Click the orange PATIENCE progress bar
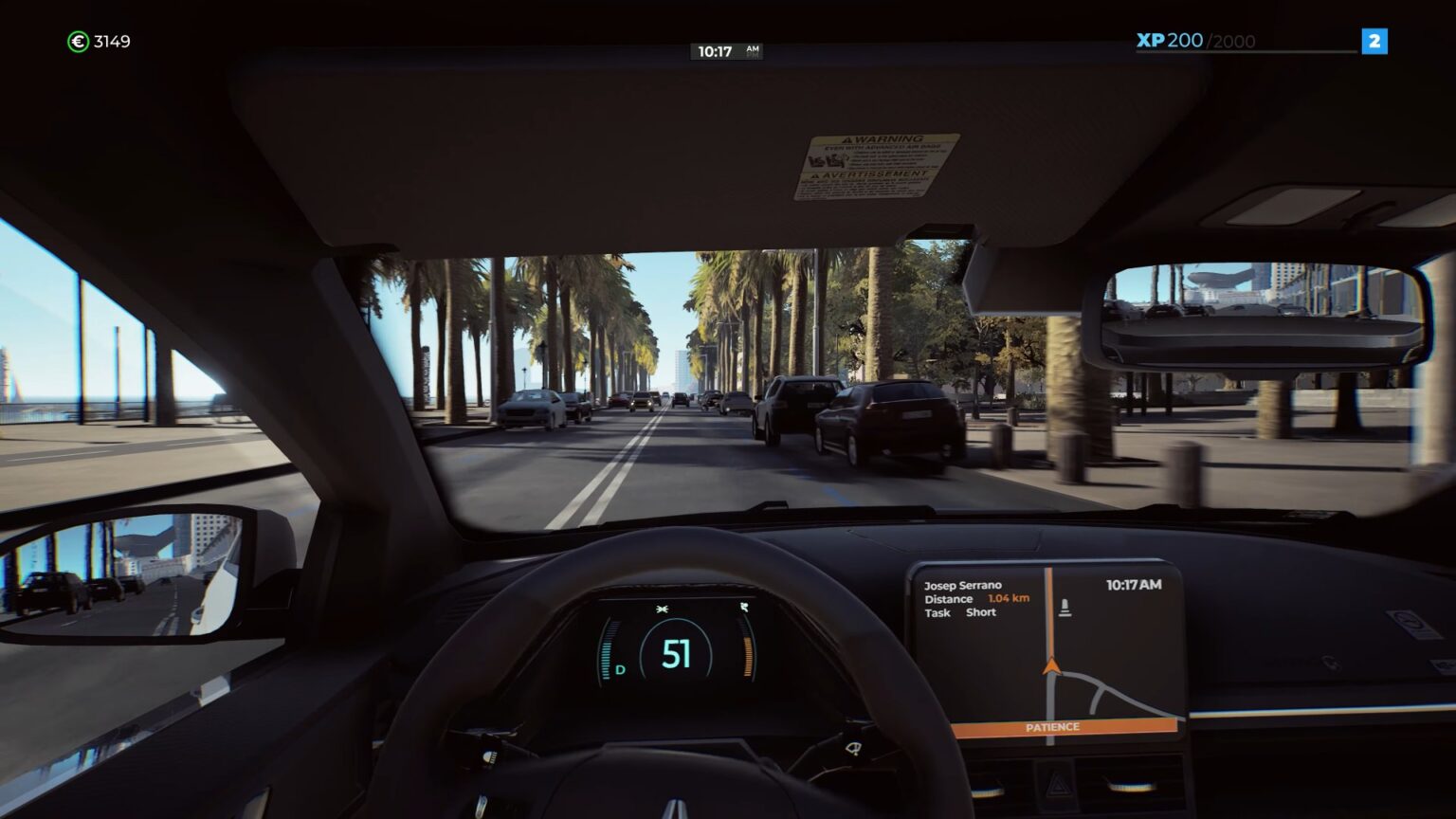The height and width of the screenshot is (819, 1456). [1052, 727]
